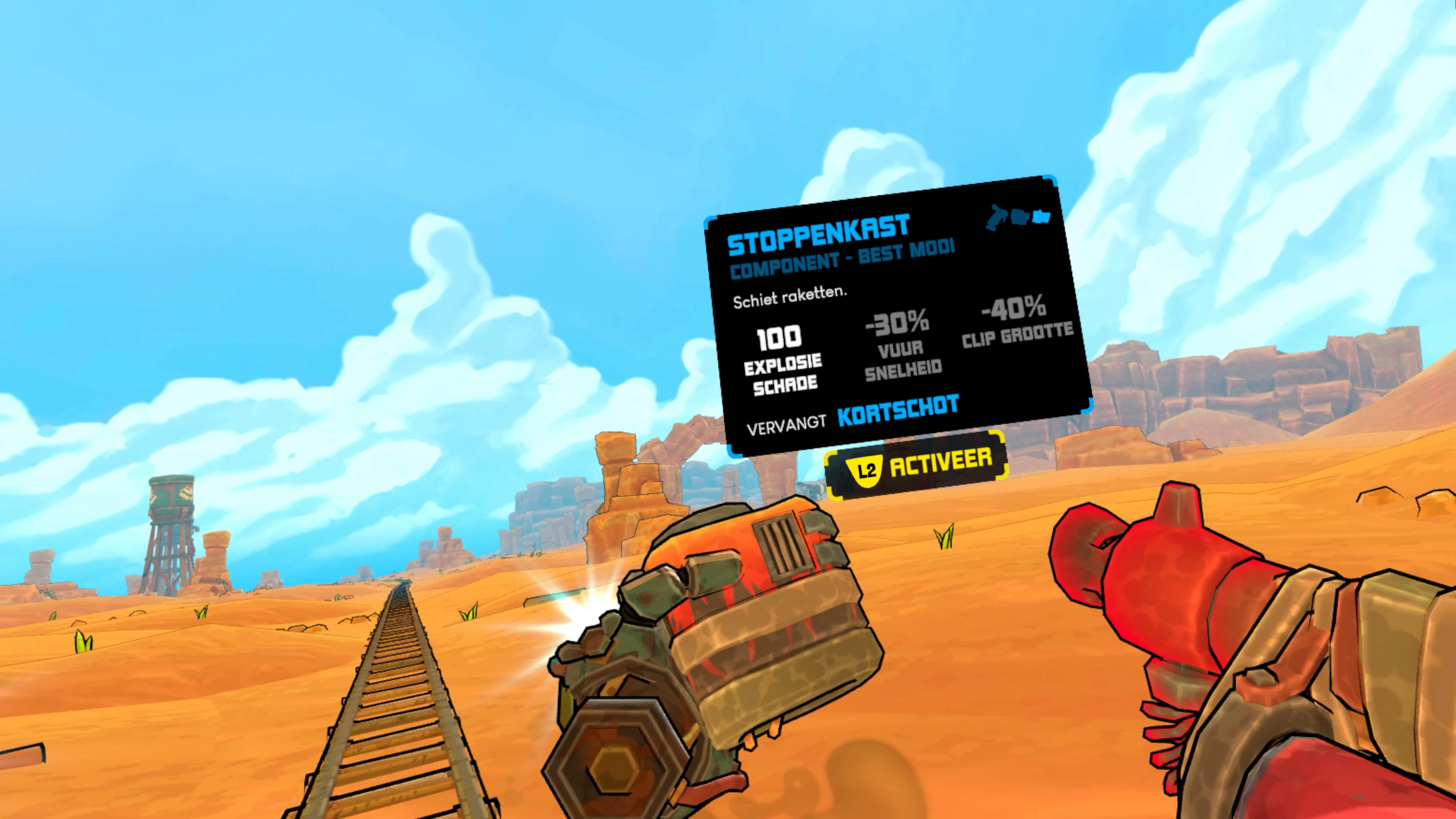1456x819 pixels.
Task: Click the middle dark component icon in tooltip corner
Action: click(1020, 217)
